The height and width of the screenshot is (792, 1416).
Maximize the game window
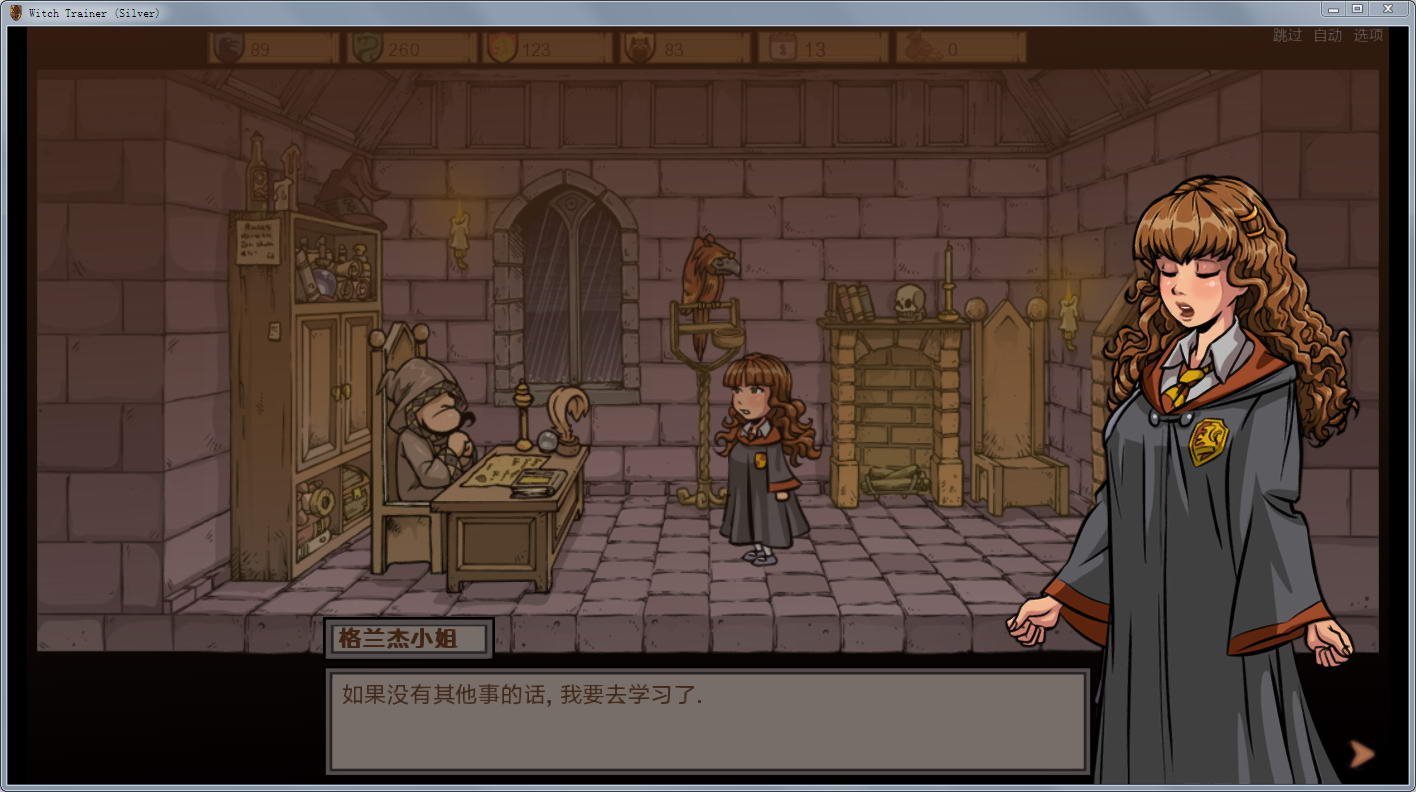(x=1357, y=9)
